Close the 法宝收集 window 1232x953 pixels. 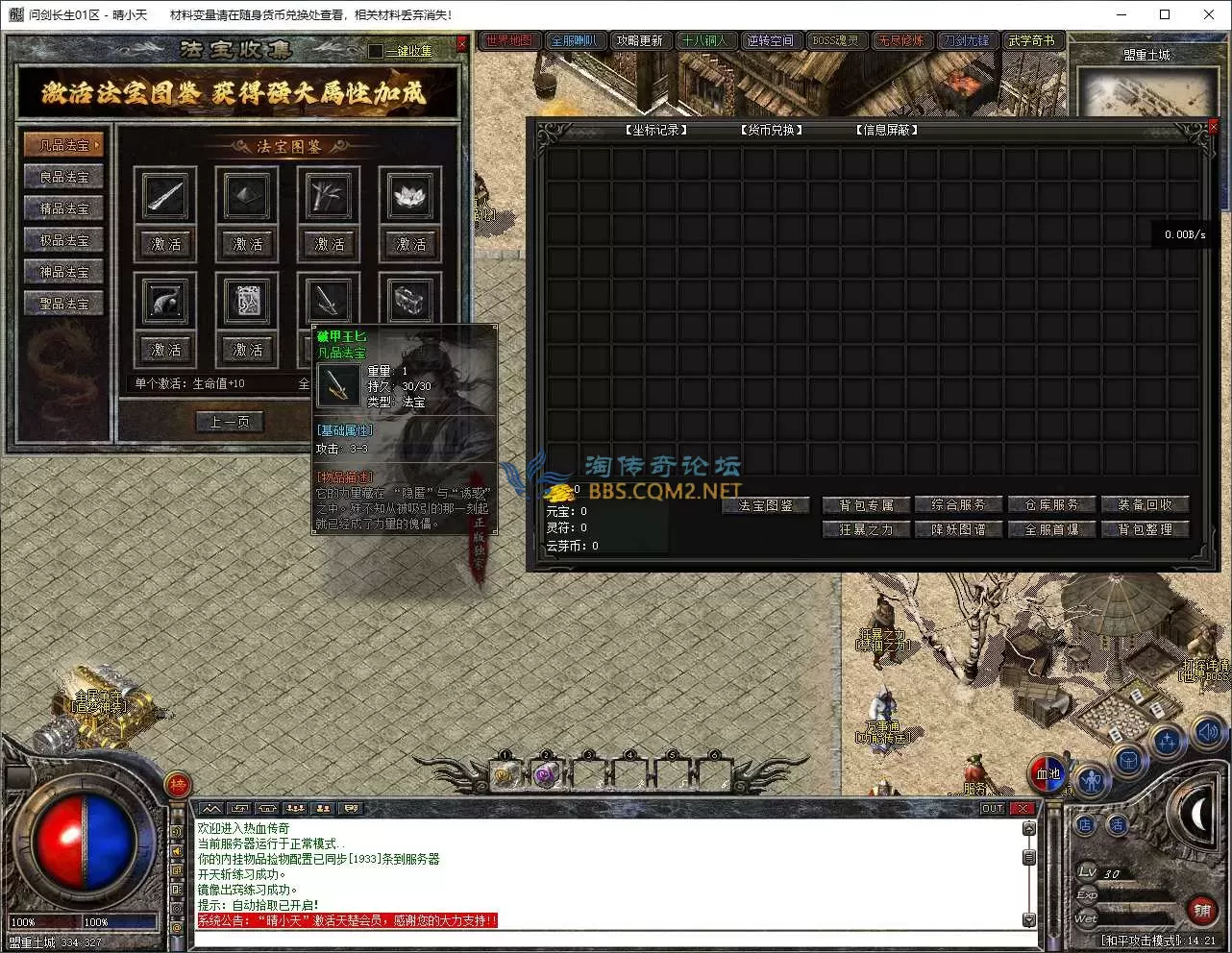coord(462,43)
